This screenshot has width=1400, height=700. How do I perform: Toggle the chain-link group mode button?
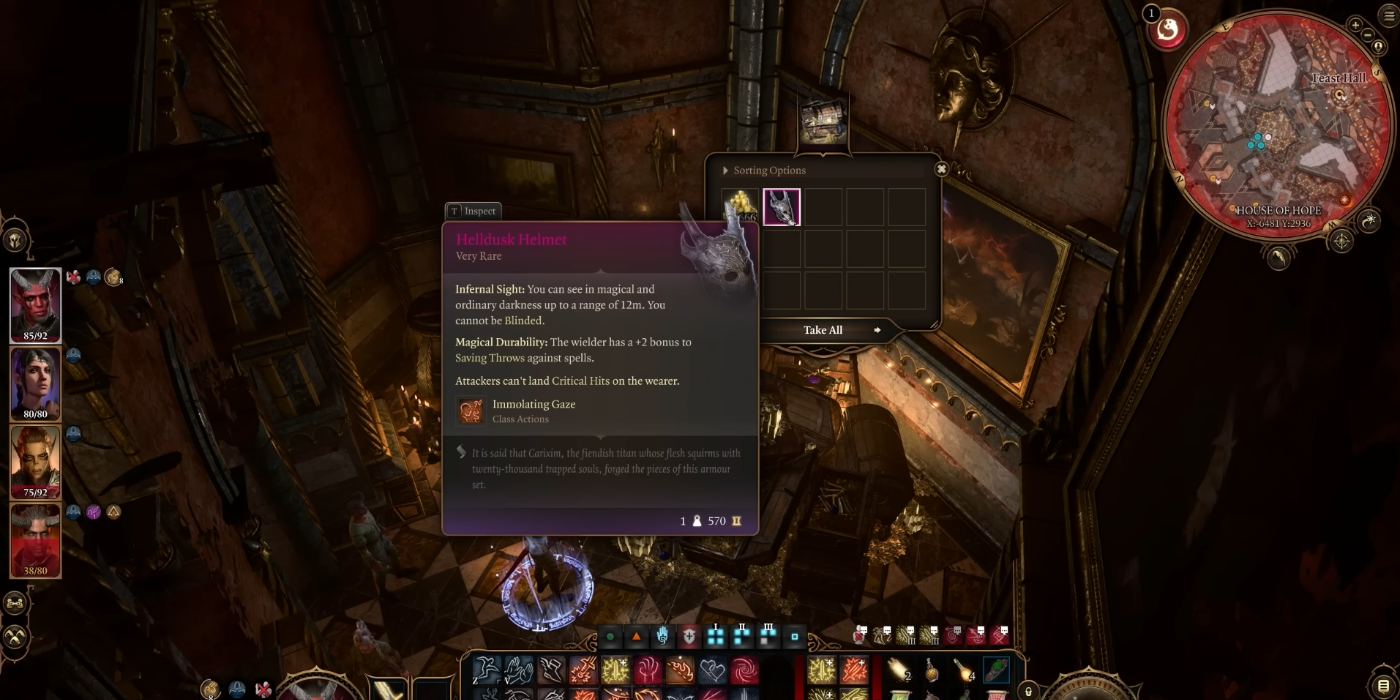[x=15, y=603]
